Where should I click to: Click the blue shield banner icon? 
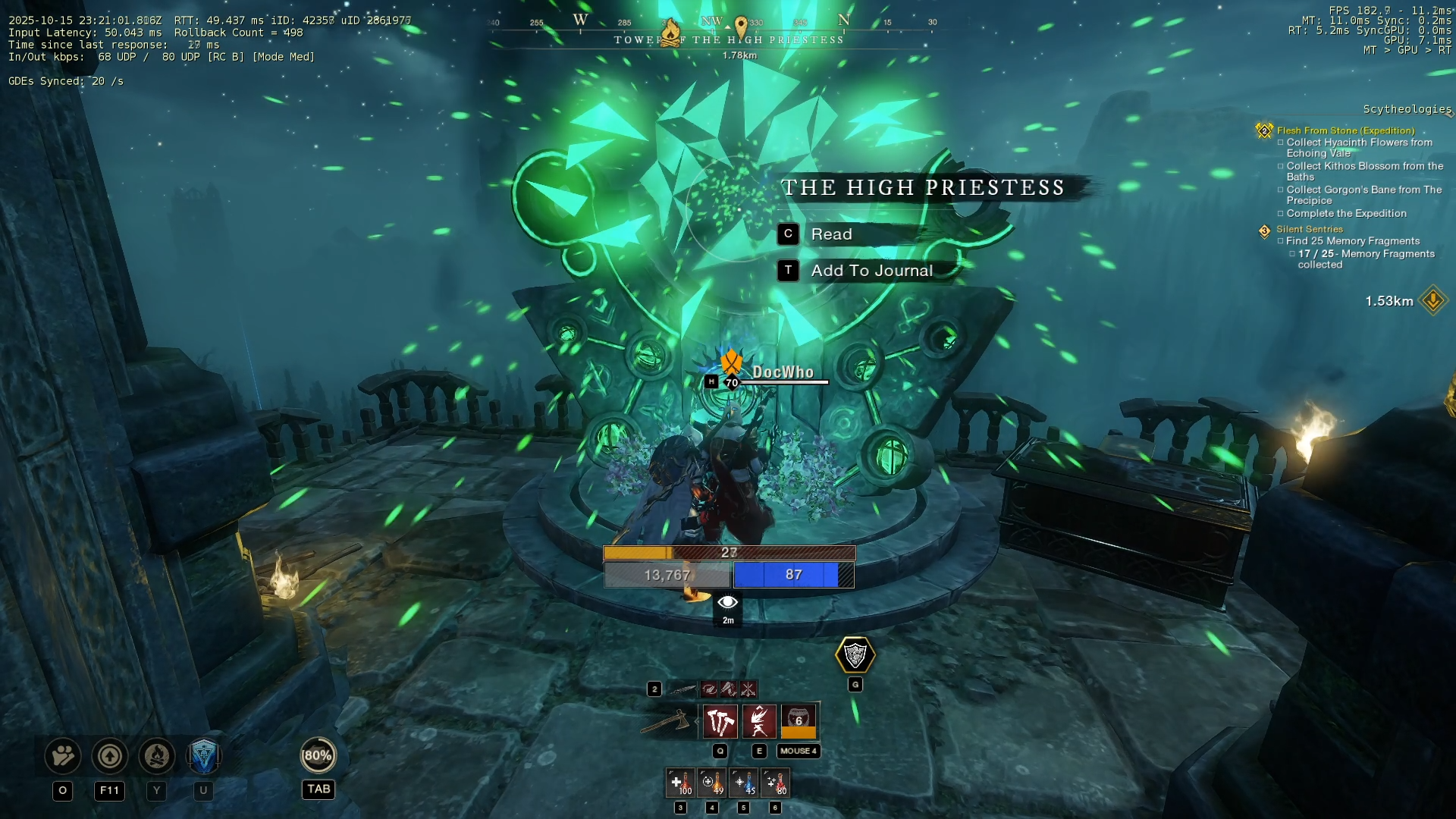203,756
